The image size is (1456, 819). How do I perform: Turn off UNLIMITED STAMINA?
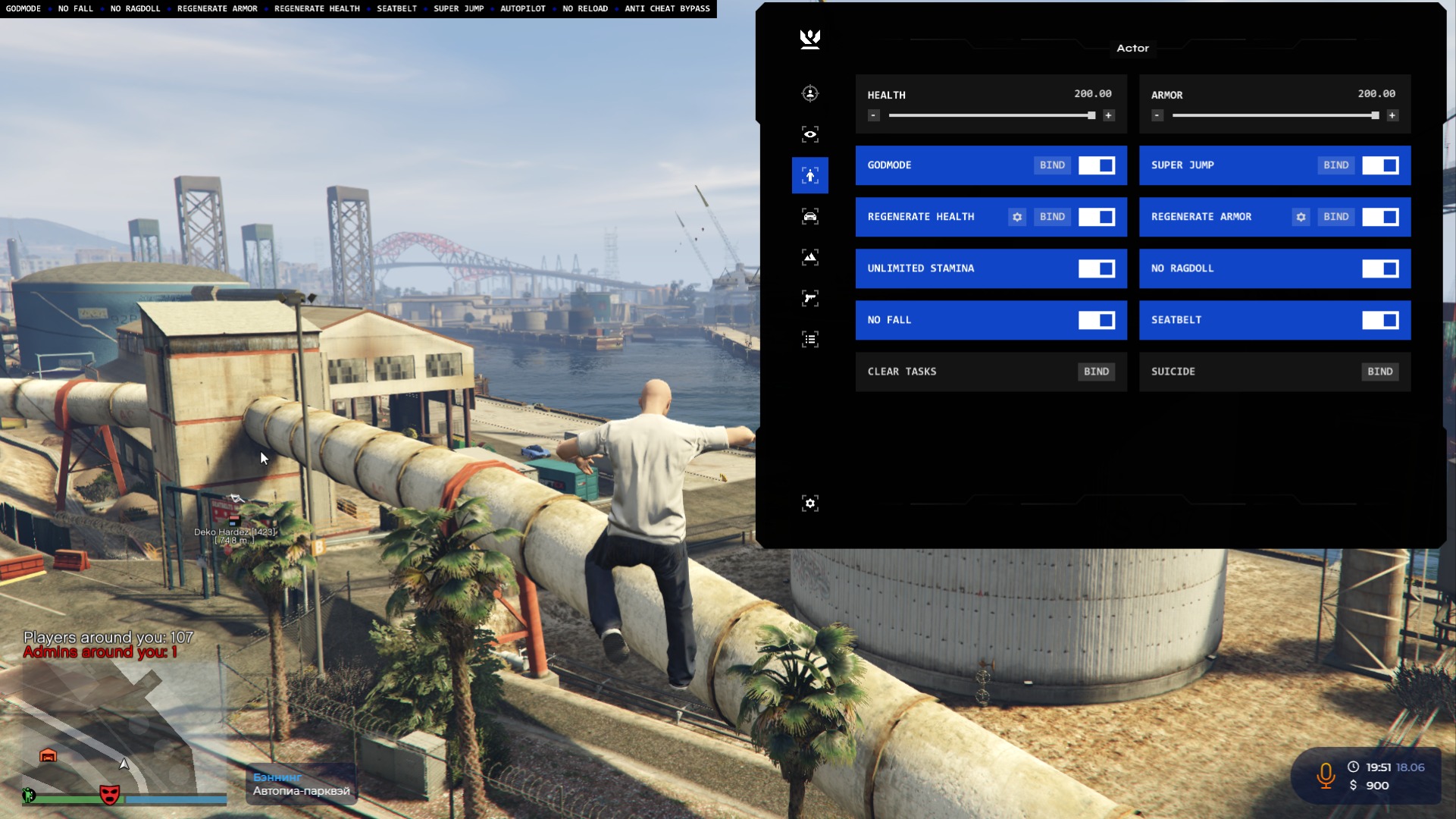pyautogui.click(x=1097, y=268)
